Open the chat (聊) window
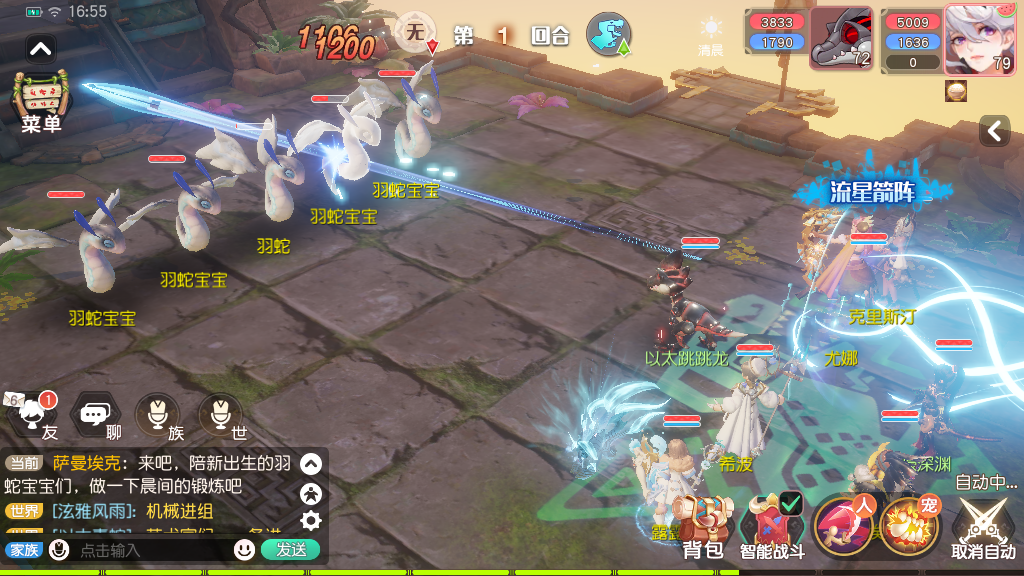 coord(96,414)
